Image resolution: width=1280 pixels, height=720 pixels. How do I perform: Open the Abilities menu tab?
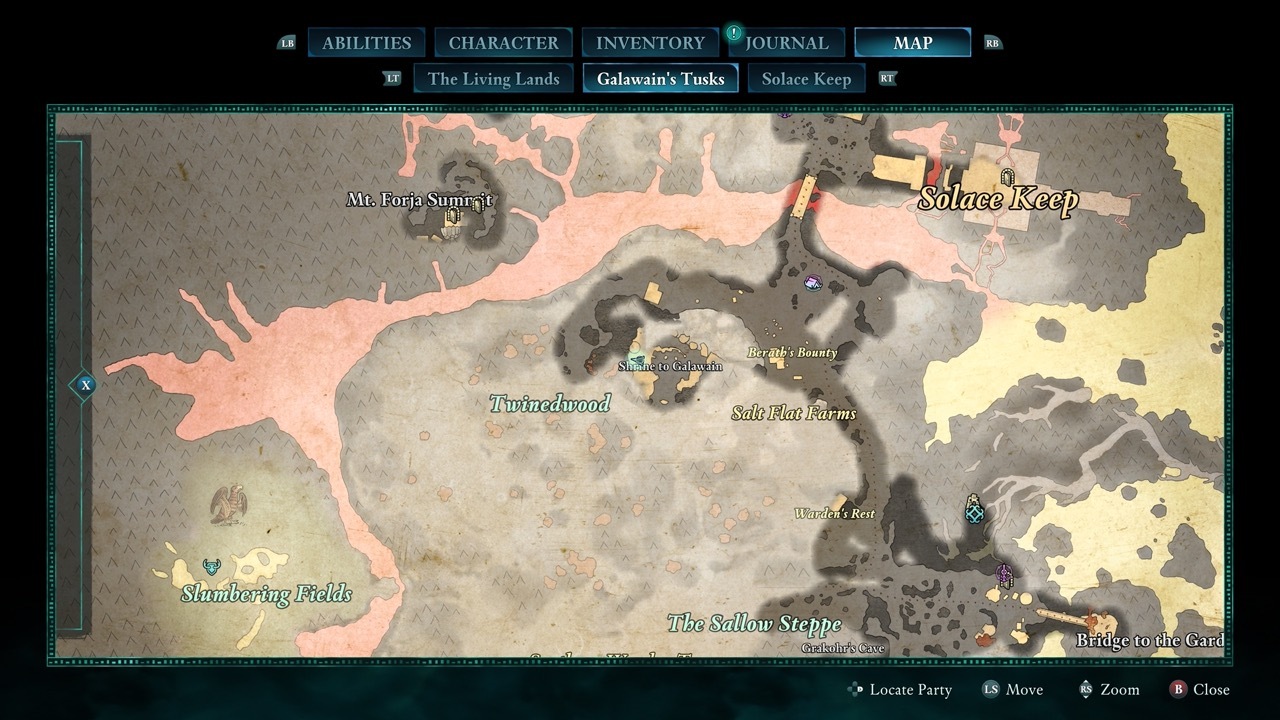point(366,43)
